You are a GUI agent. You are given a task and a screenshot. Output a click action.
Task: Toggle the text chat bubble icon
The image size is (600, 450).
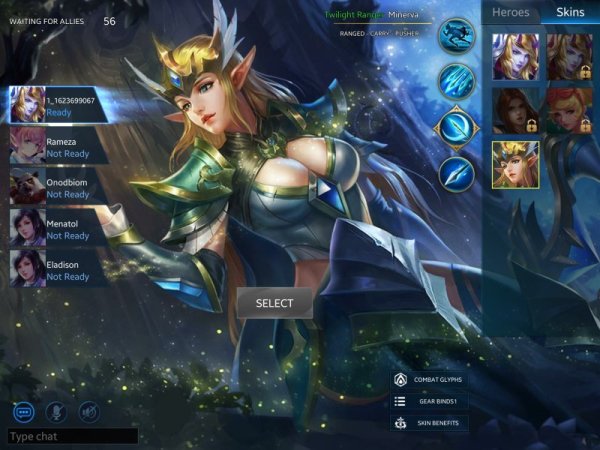[x=24, y=410]
